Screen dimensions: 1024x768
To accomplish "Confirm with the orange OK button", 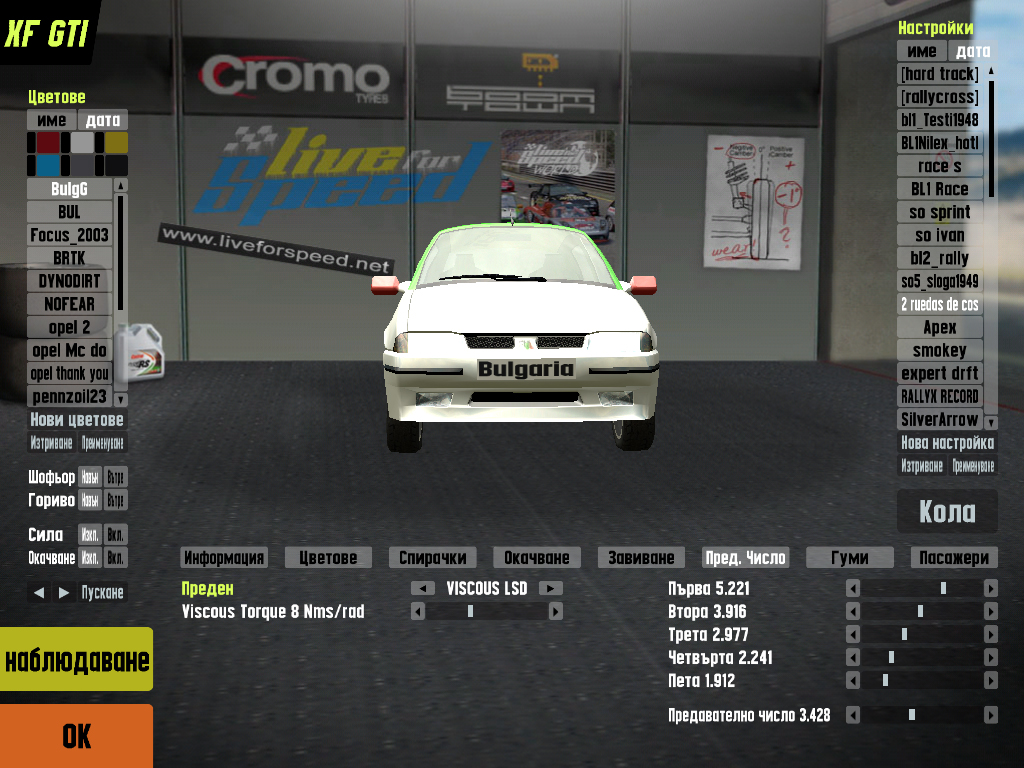I will (x=76, y=736).
